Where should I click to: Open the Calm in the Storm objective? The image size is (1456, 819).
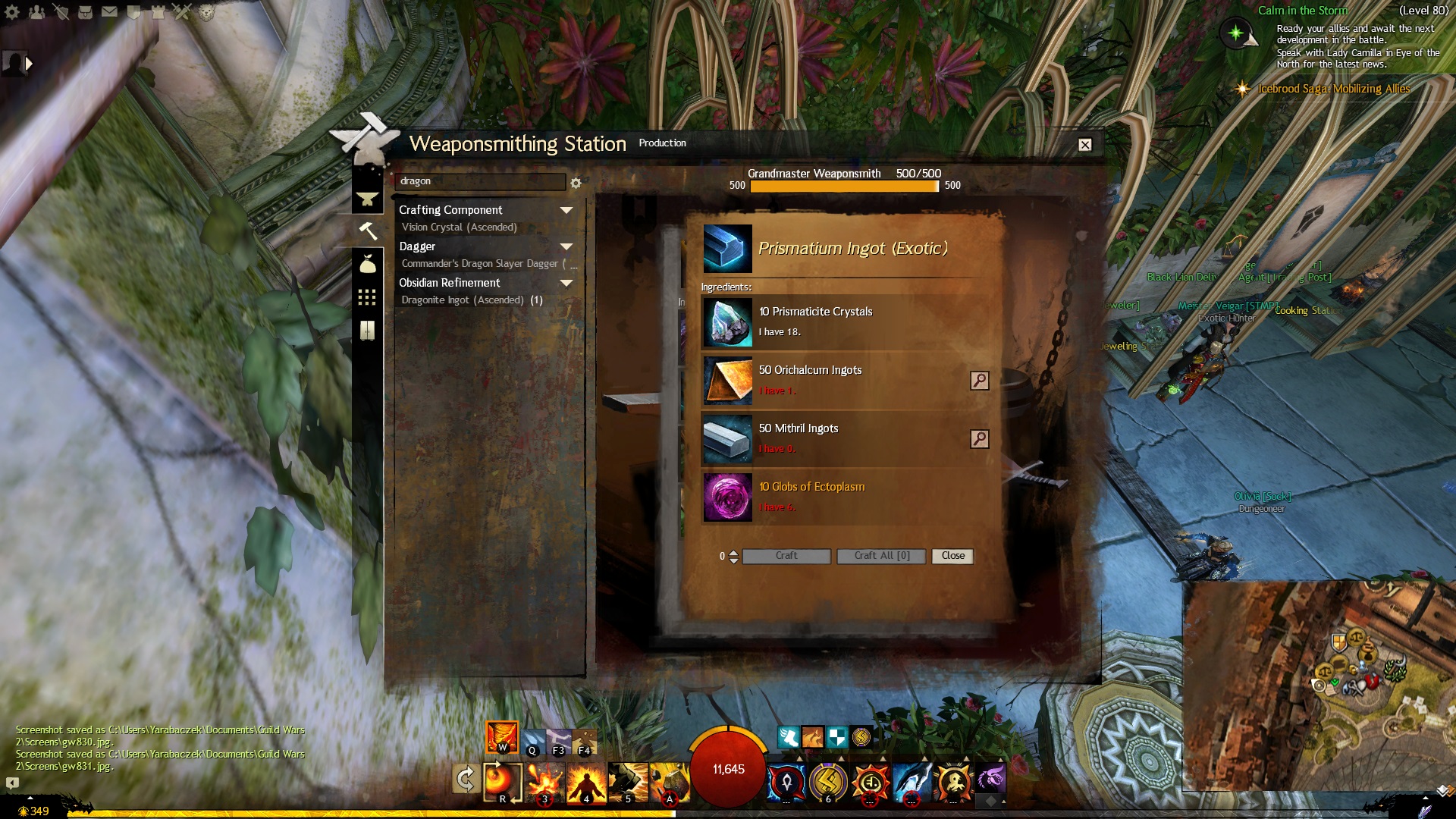tap(1302, 11)
